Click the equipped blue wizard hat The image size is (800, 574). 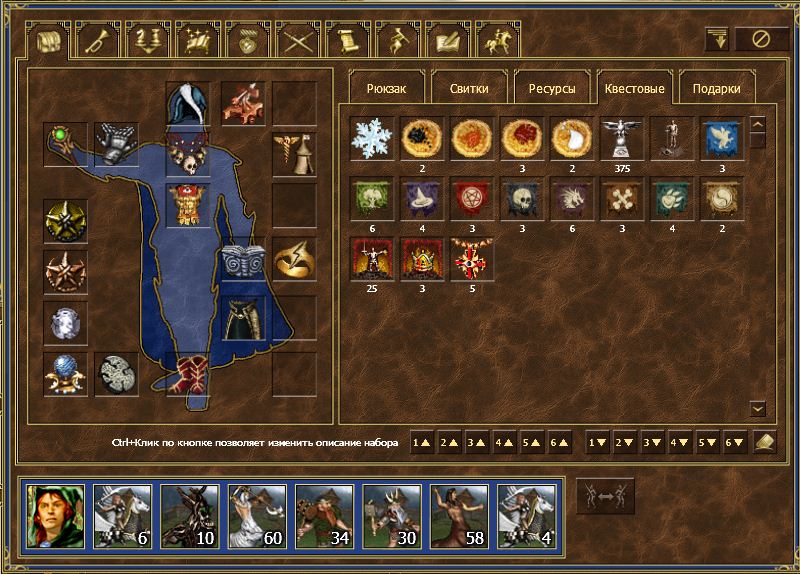pos(188,104)
